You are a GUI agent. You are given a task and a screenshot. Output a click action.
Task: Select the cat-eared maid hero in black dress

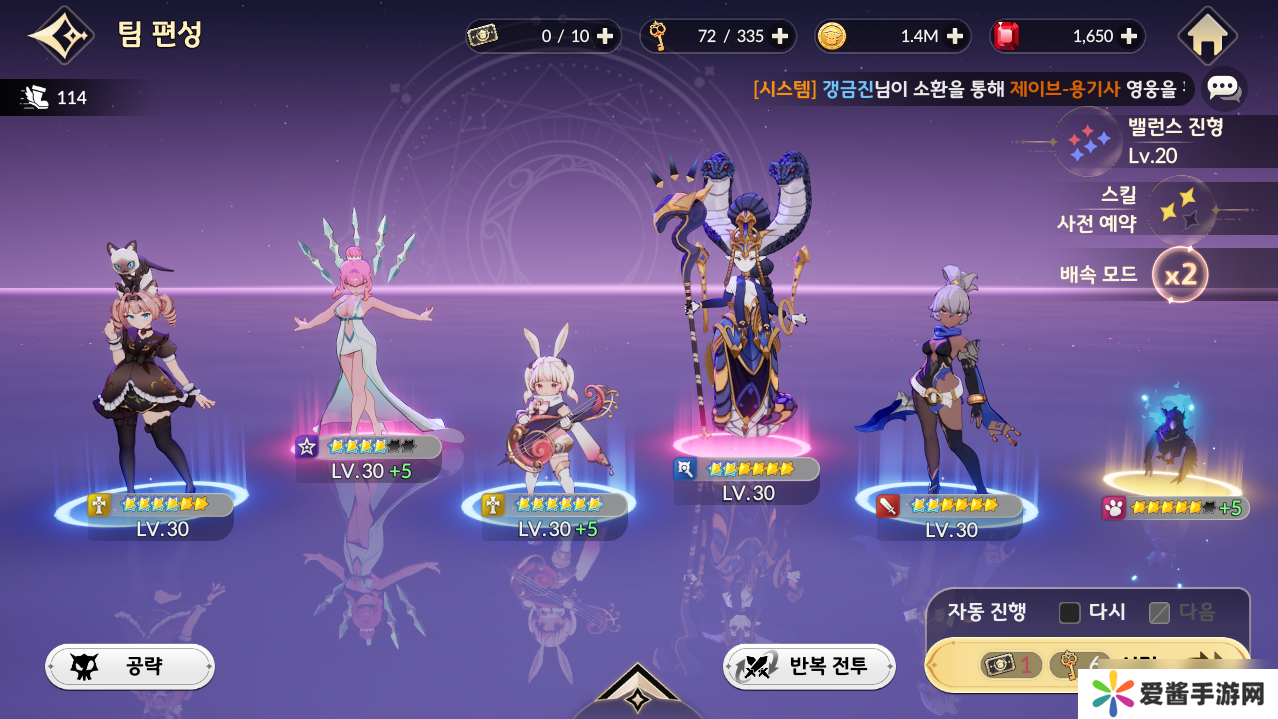coord(150,380)
